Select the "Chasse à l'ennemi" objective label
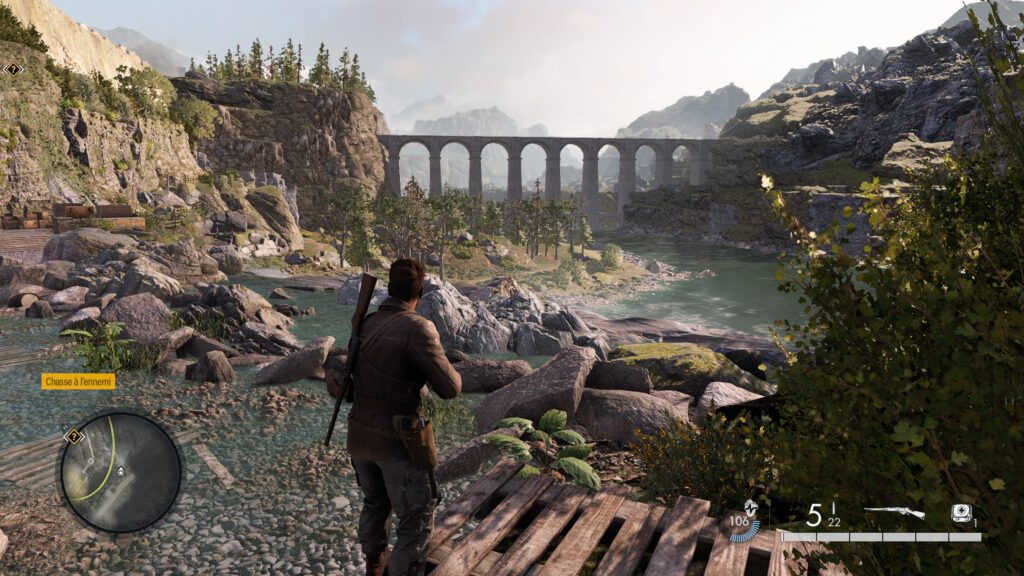 pyautogui.click(x=78, y=381)
